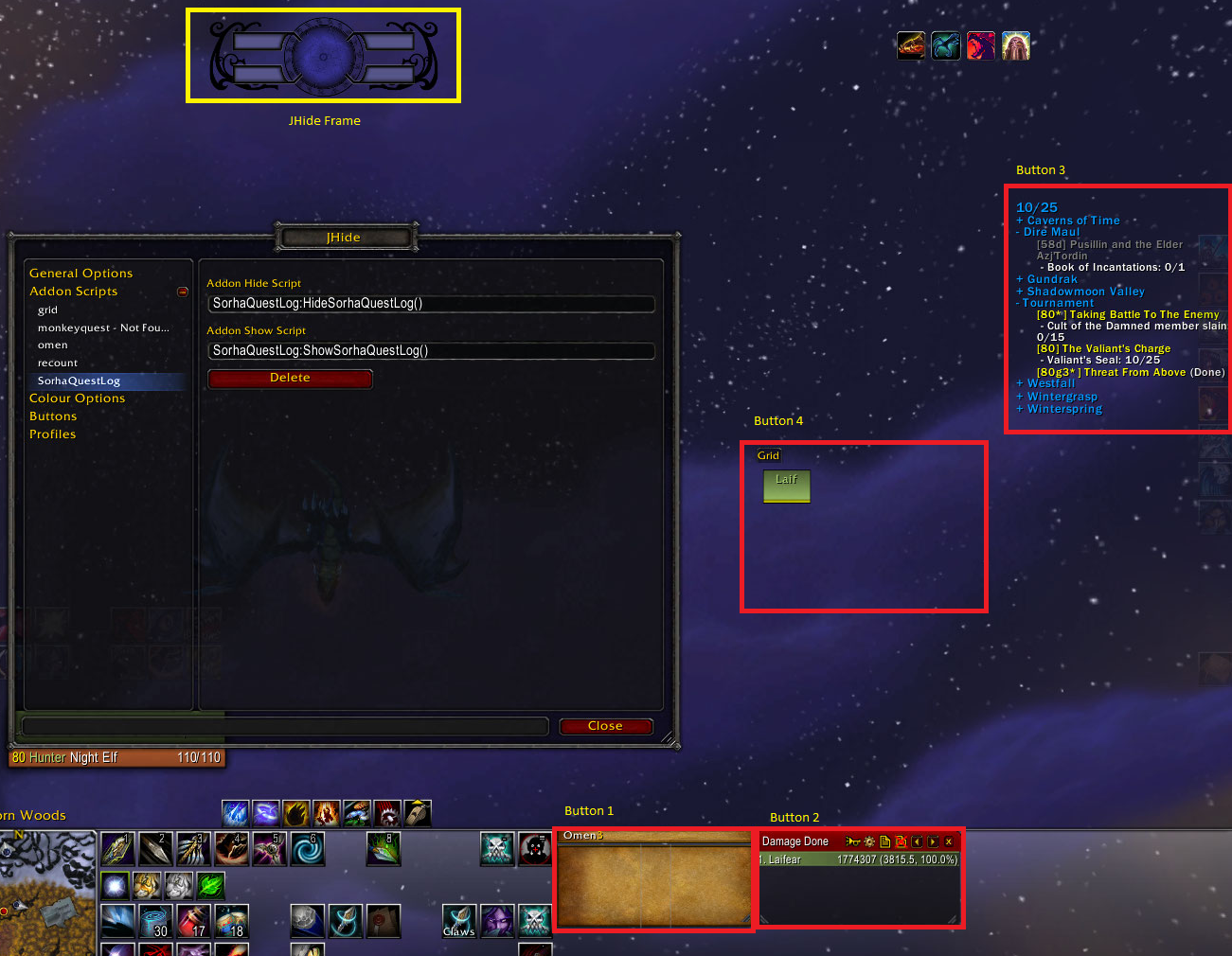Click the Recount horn report icon
The height and width of the screenshot is (956, 1232).
tap(852, 841)
